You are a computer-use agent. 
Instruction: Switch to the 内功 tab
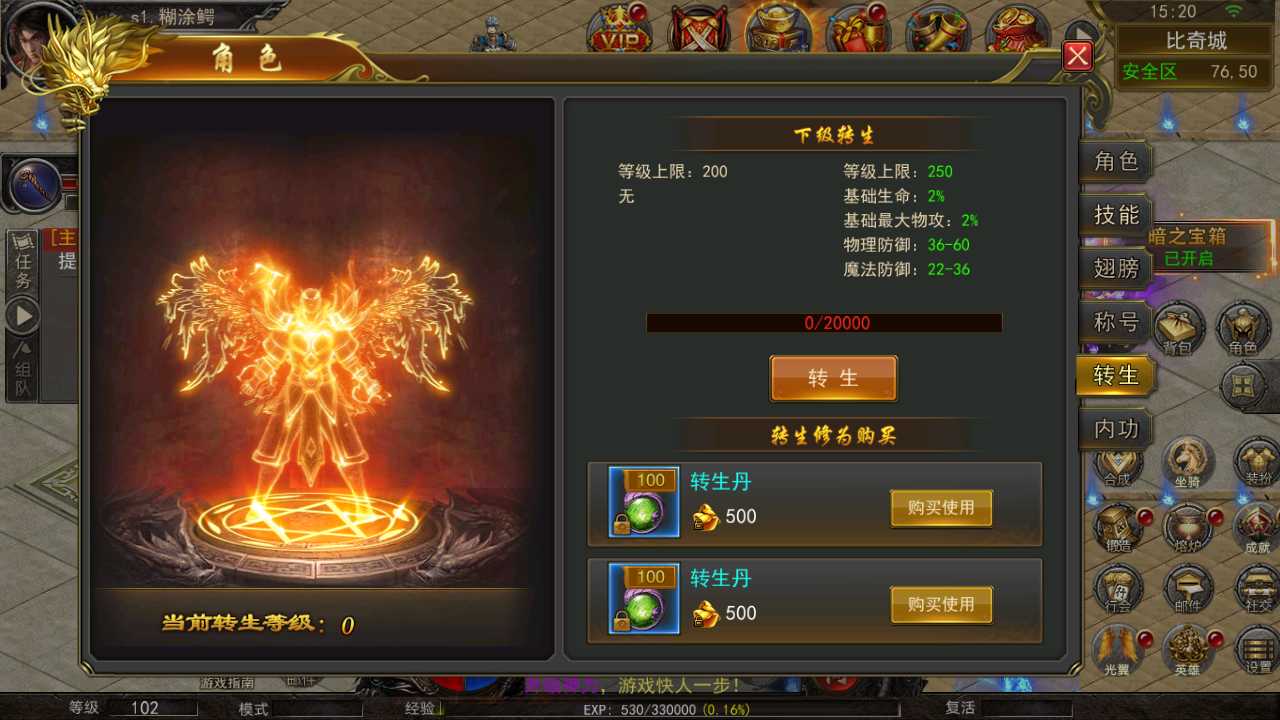(1115, 428)
